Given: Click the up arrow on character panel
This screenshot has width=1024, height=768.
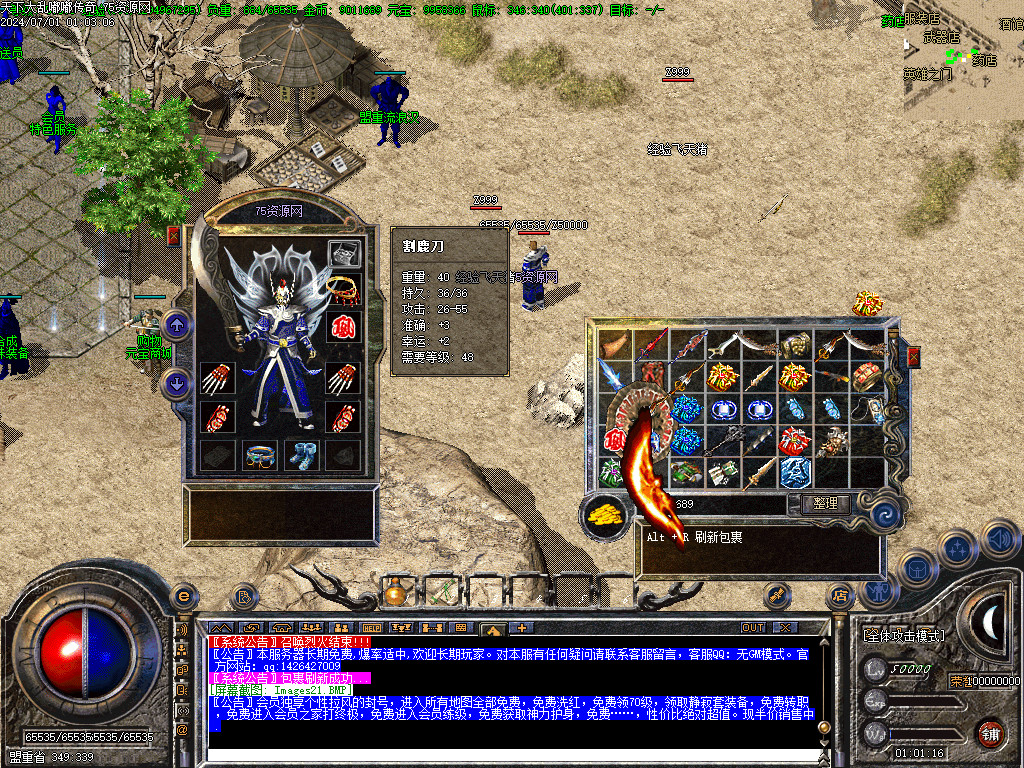Looking at the screenshot, I should [x=176, y=324].
